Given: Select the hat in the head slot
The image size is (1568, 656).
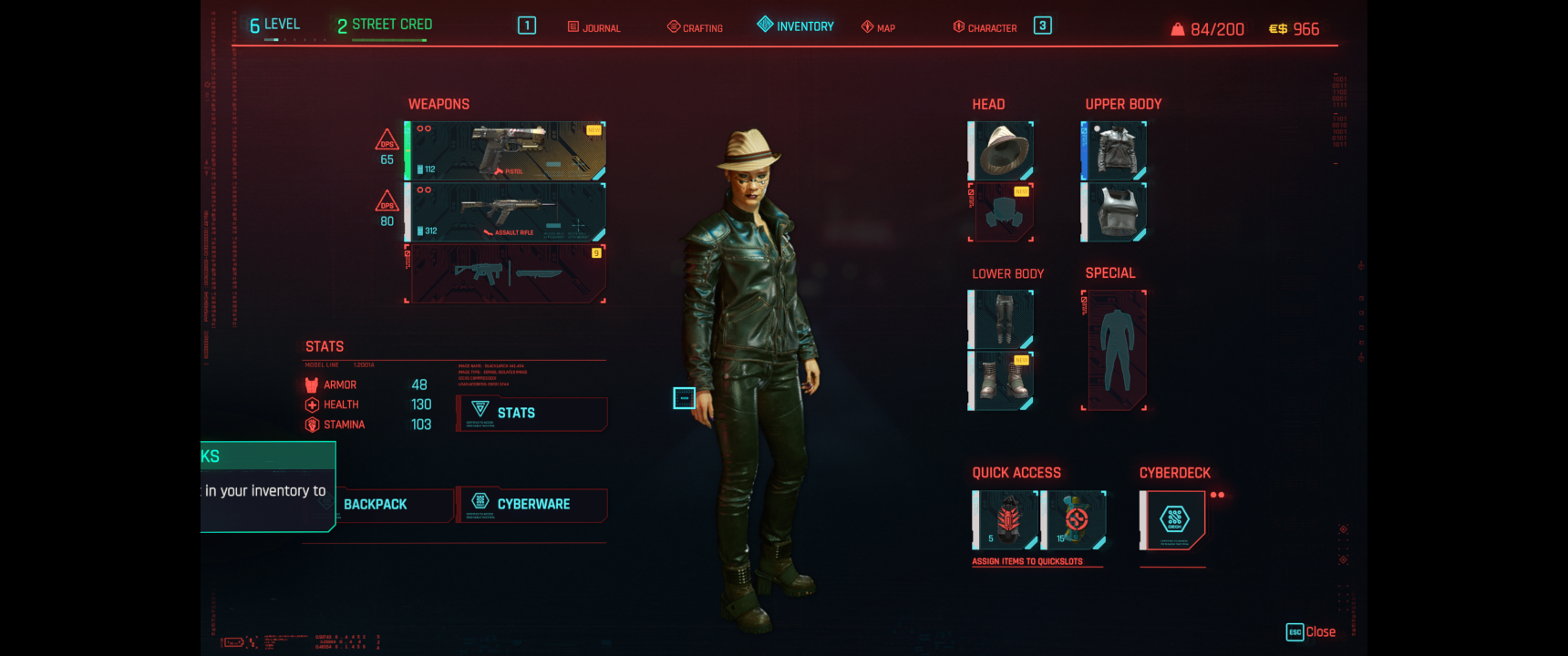Looking at the screenshot, I should (1001, 150).
